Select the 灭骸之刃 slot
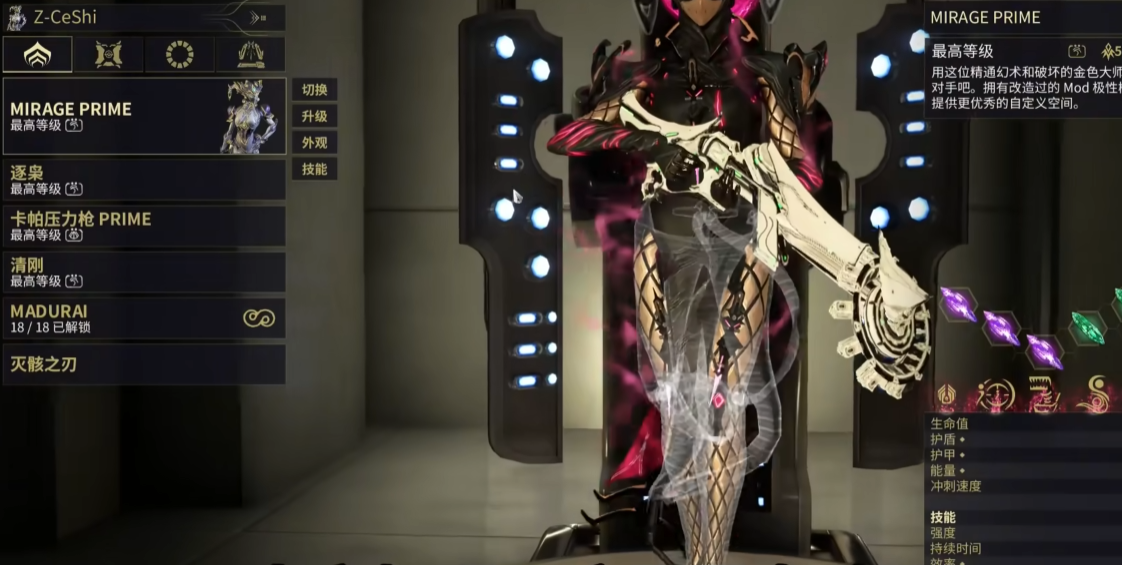Viewport: 1122px width, 565px height. pos(144,364)
